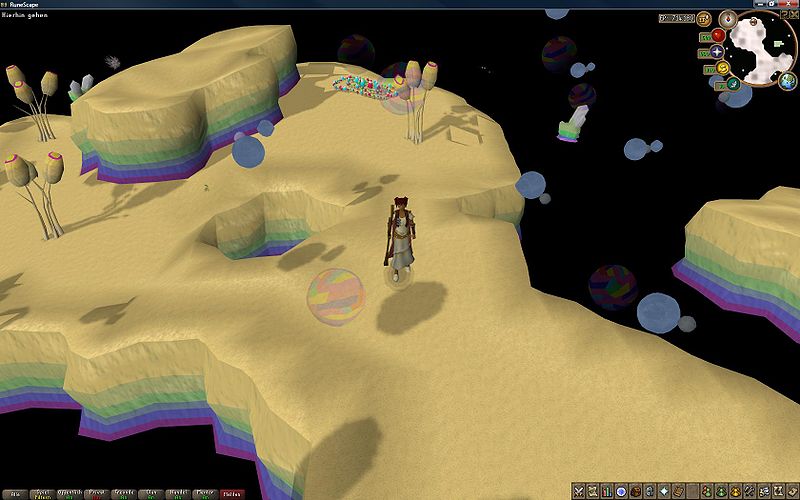
Task: Open the magic spellbook tab
Action: 679,490
